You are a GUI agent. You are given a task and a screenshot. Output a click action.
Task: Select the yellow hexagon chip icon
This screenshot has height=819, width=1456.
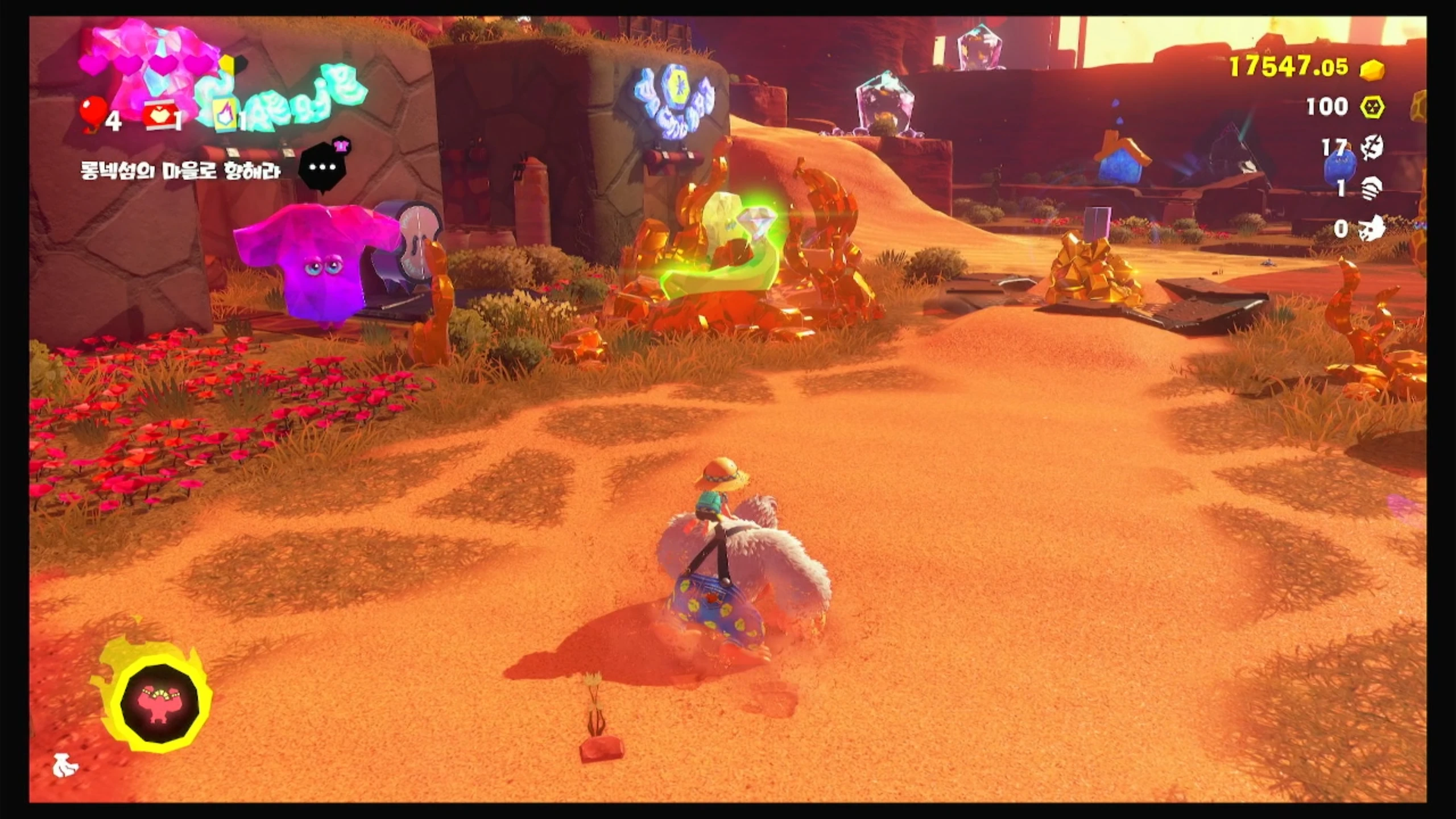(1372, 107)
